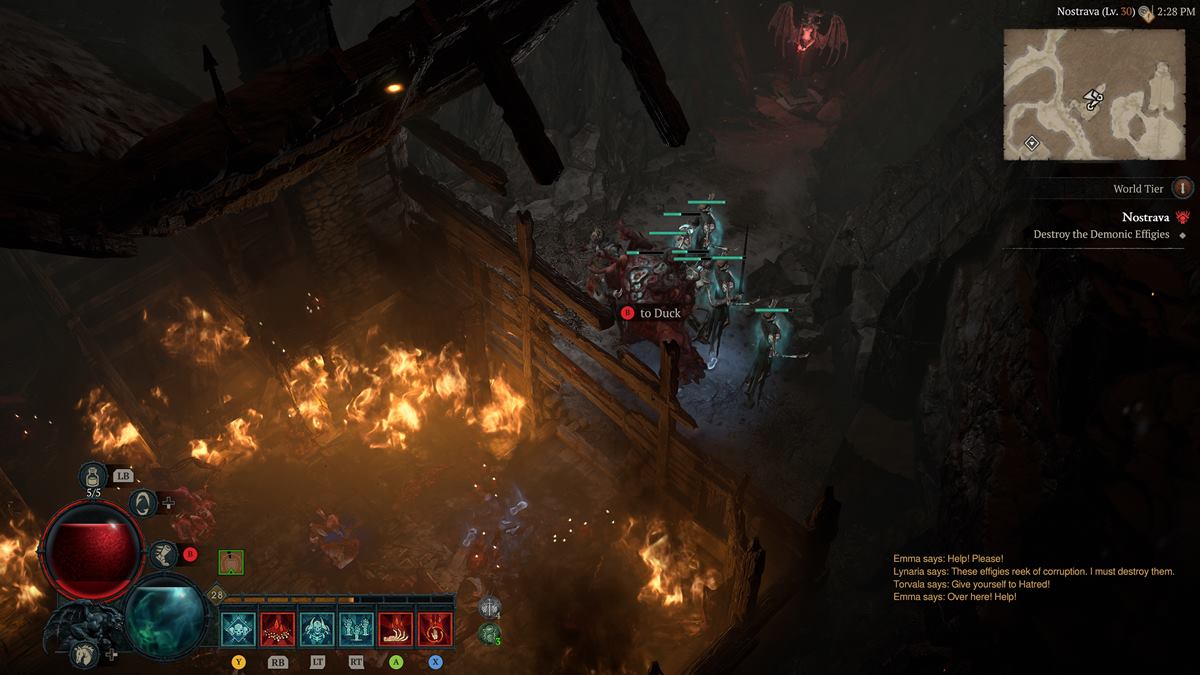Cast the red clawed hand skill
1200x675 pixels.
[x=395, y=629]
